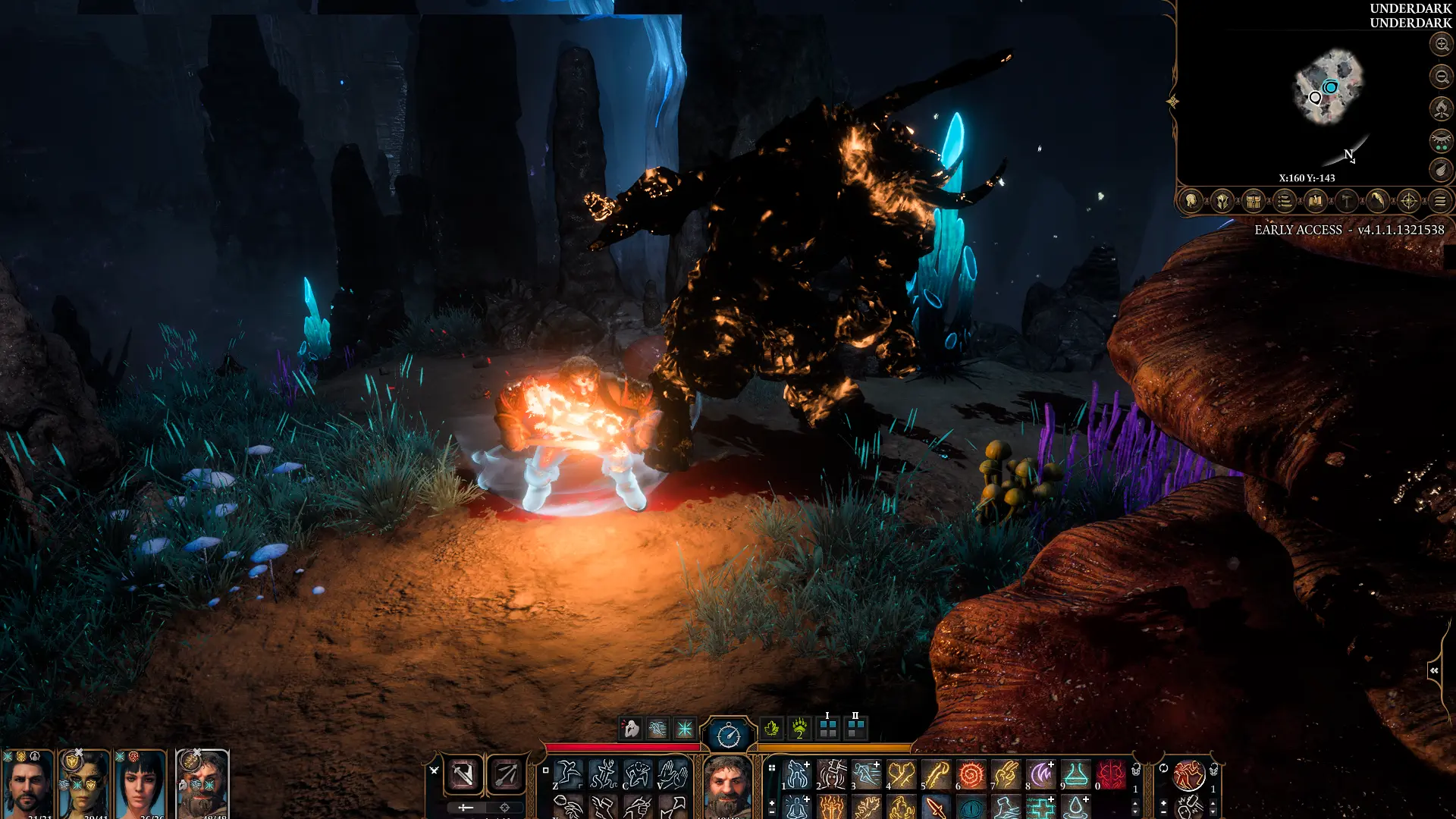Open the journal quest list icon
Viewport: 1456px width, 819px height.
tap(1284, 201)
